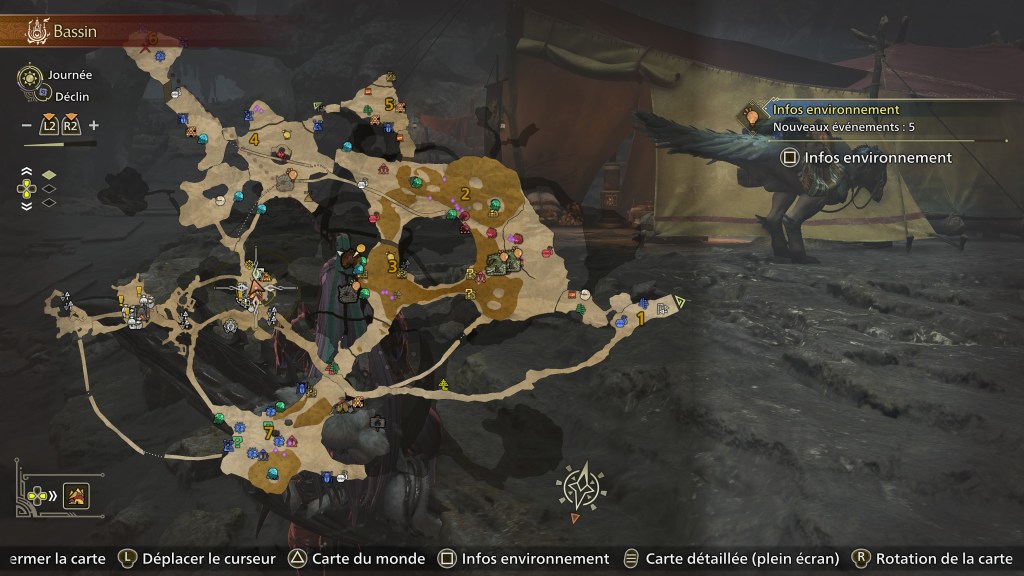
Task: Click the Déclin season indicator icon
Action: 43,94
